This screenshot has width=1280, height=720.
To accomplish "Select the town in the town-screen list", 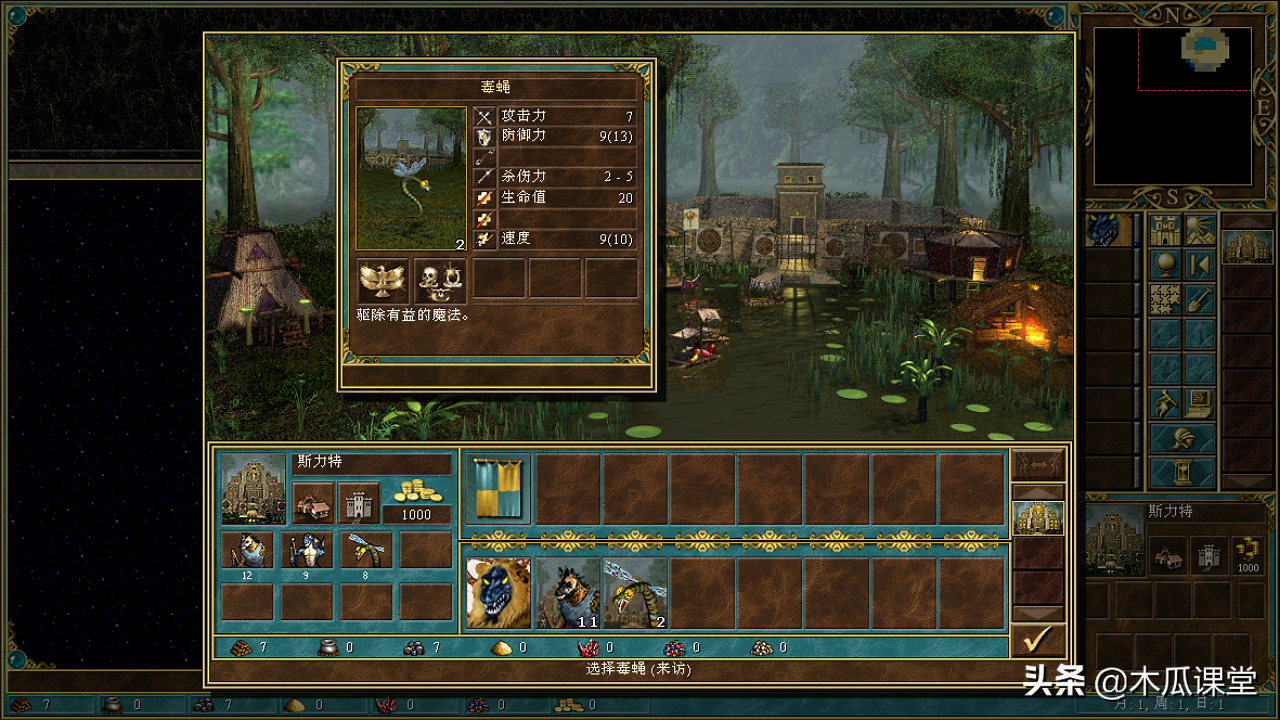I will tap(1038, 517).
